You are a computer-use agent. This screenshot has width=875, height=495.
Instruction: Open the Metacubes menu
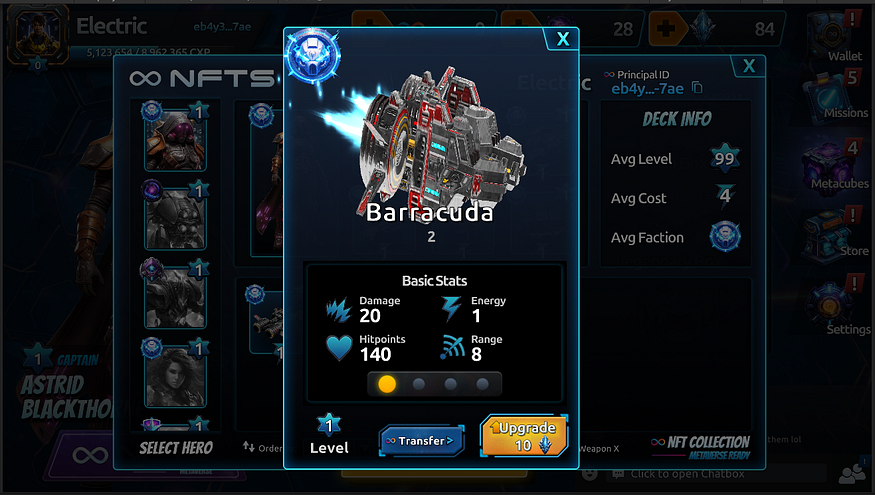coord(838,164)
